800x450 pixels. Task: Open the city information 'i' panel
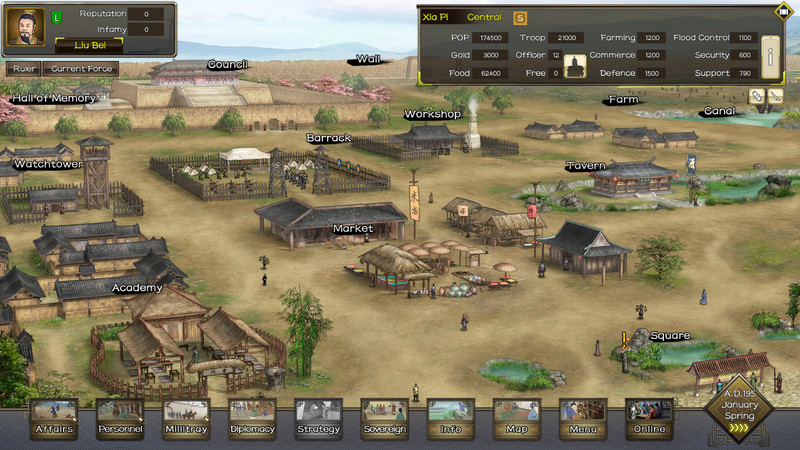click(x=771, y=60)
